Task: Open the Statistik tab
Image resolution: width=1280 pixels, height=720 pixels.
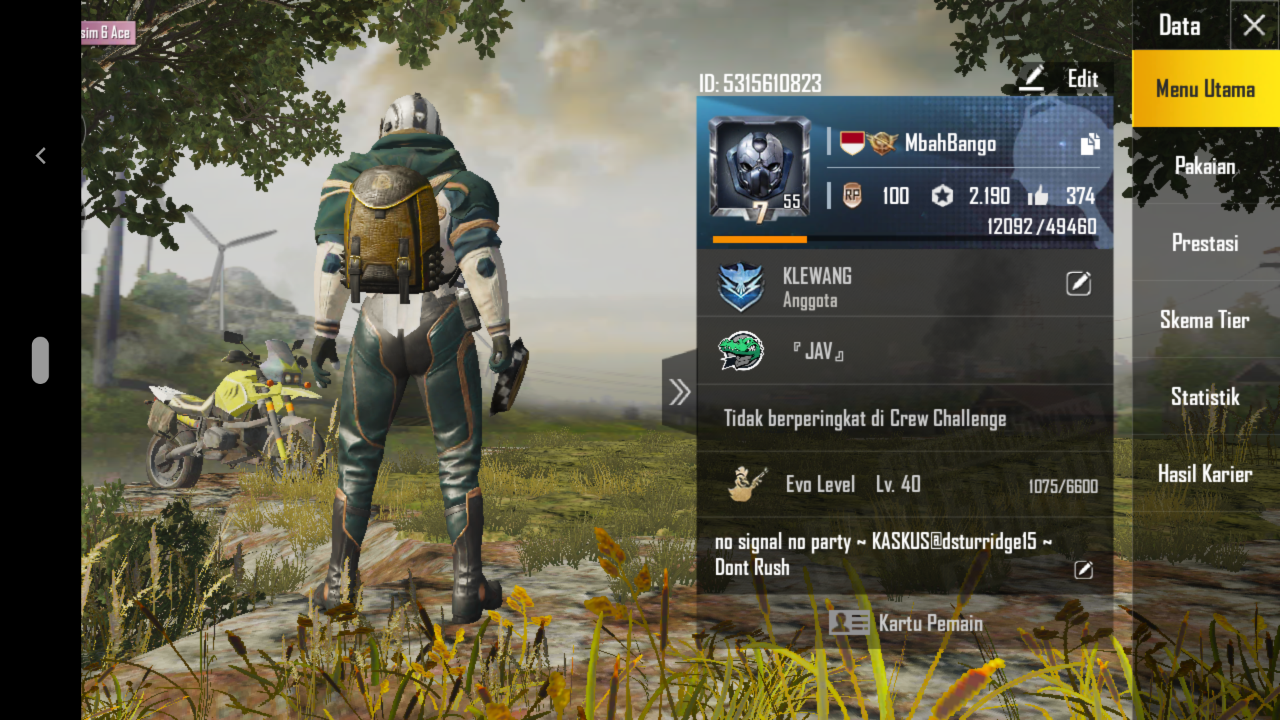Action: pos(1205,397)
